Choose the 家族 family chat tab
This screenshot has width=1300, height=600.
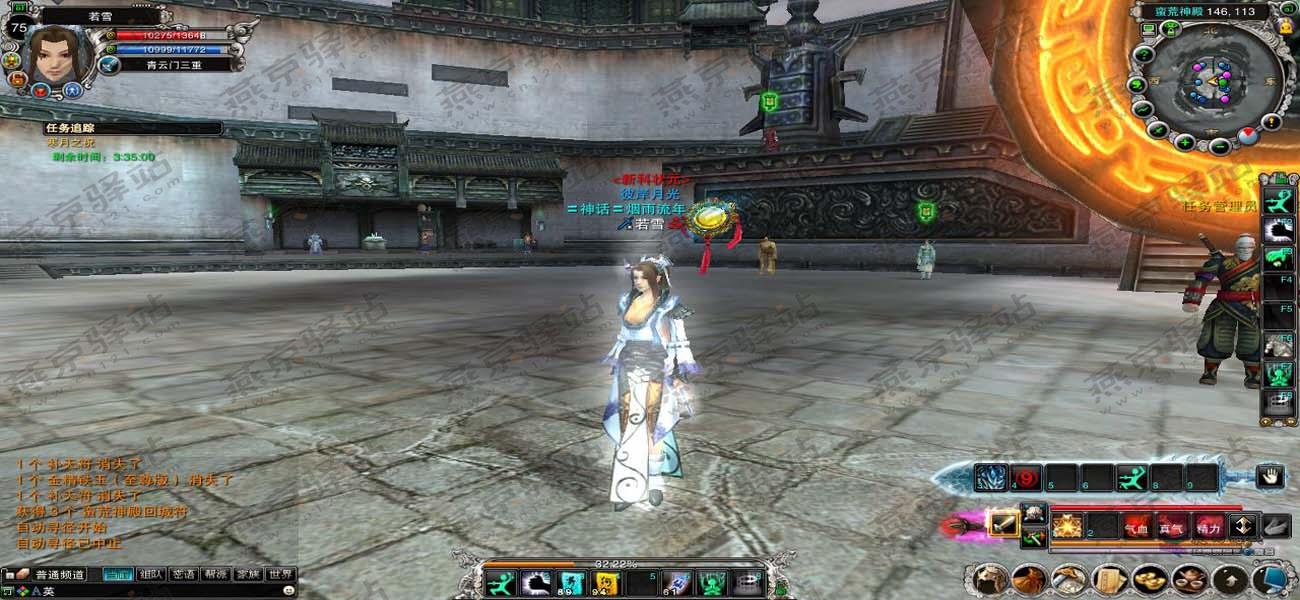[248, 575]
